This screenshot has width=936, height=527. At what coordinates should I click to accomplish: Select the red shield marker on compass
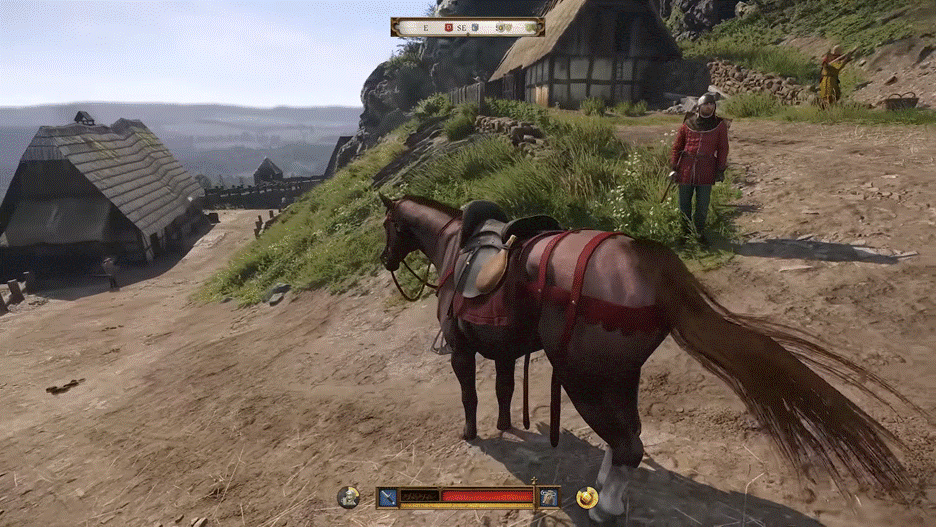[x=450, y=27]
